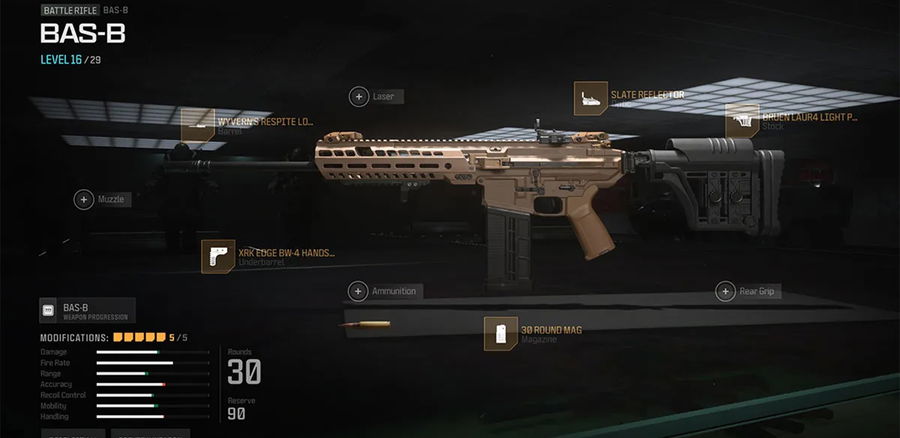Open BAS-B Weapon Progression
The width and height of the screenshot is (900, 438).
tap(87, 311)
